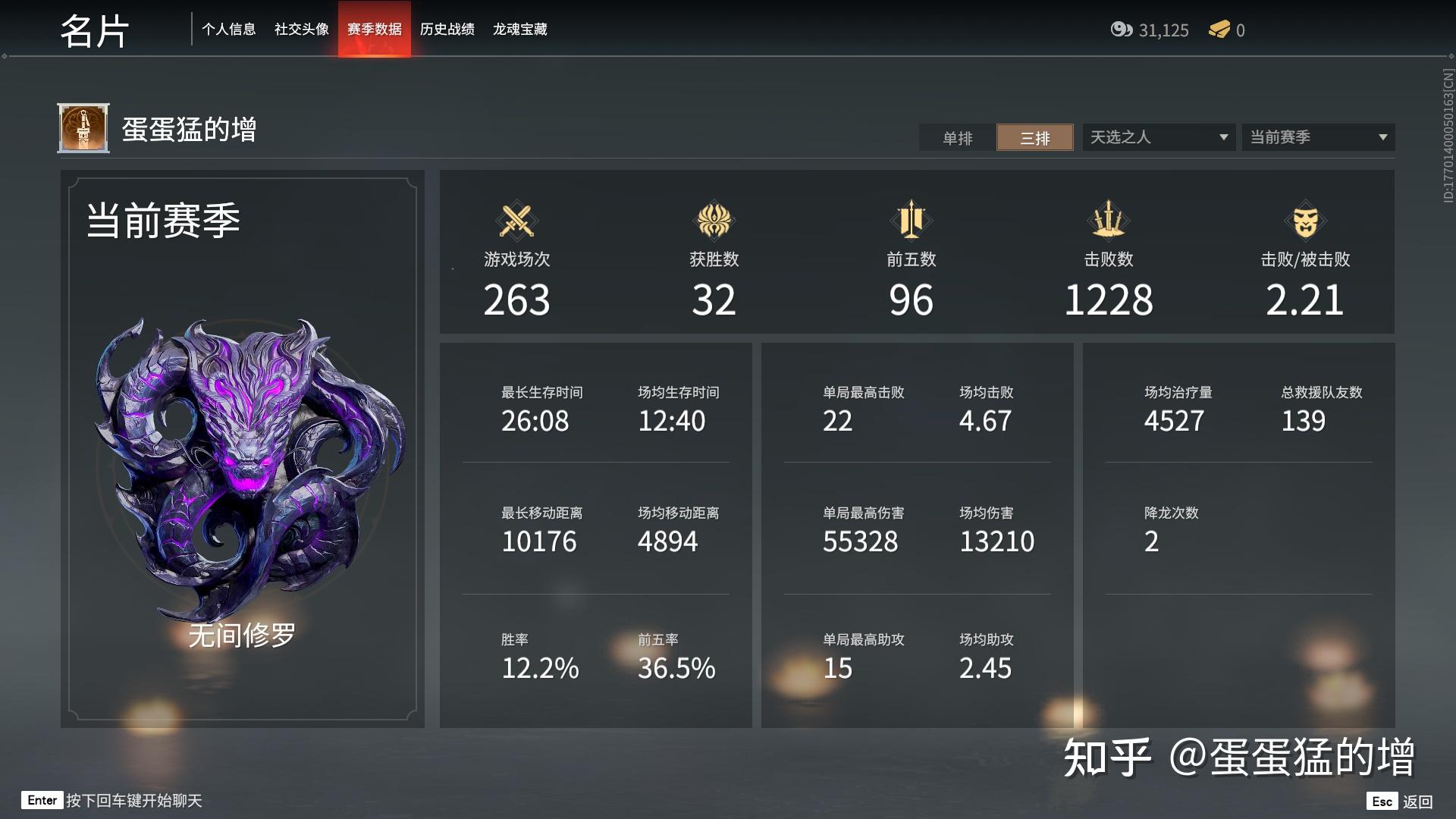Click the coin icon beside 31,125
This screenshot has width=1456, height=819.
[x=1121, y=30]
